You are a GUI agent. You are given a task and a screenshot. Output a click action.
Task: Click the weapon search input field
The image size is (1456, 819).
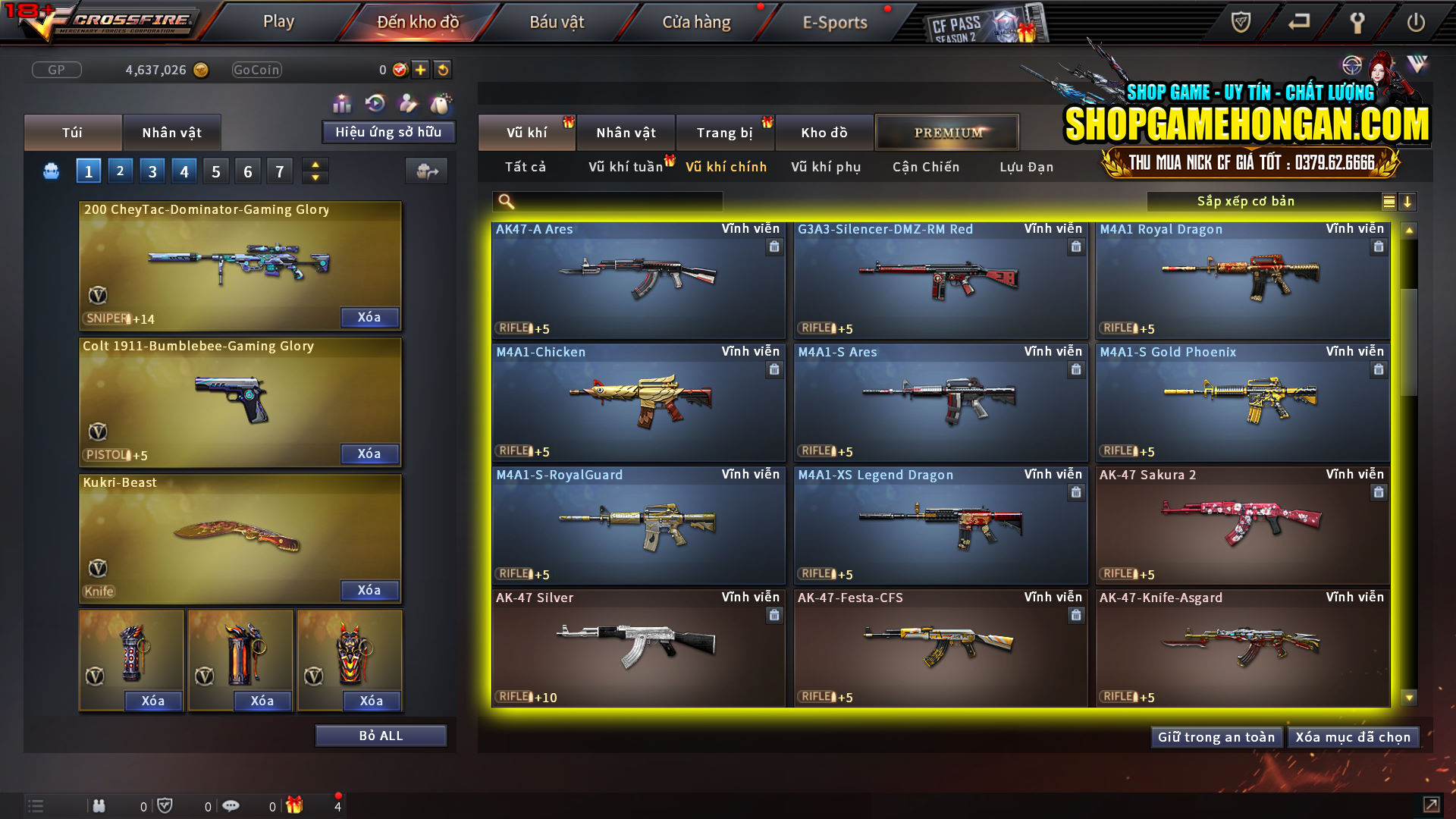607,201
